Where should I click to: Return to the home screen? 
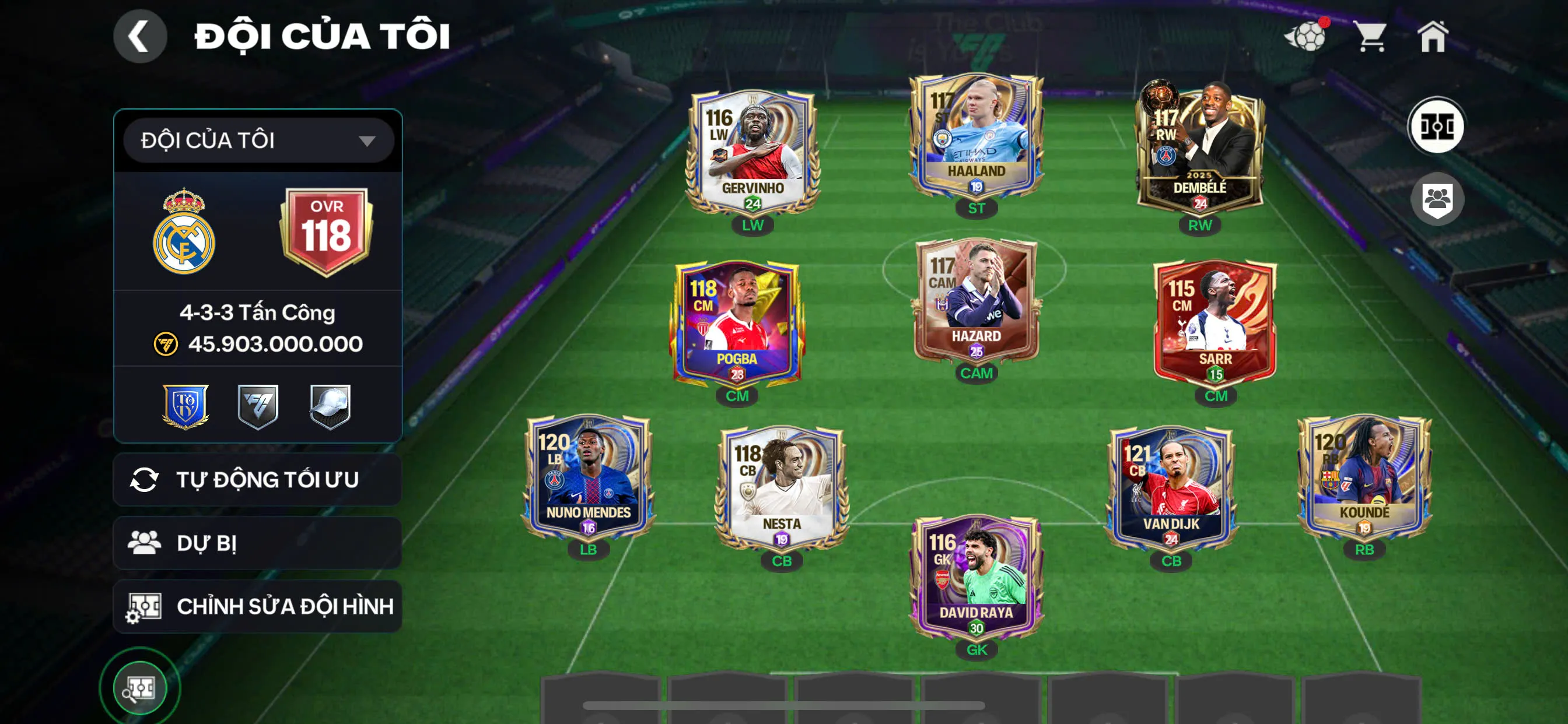1432,37
